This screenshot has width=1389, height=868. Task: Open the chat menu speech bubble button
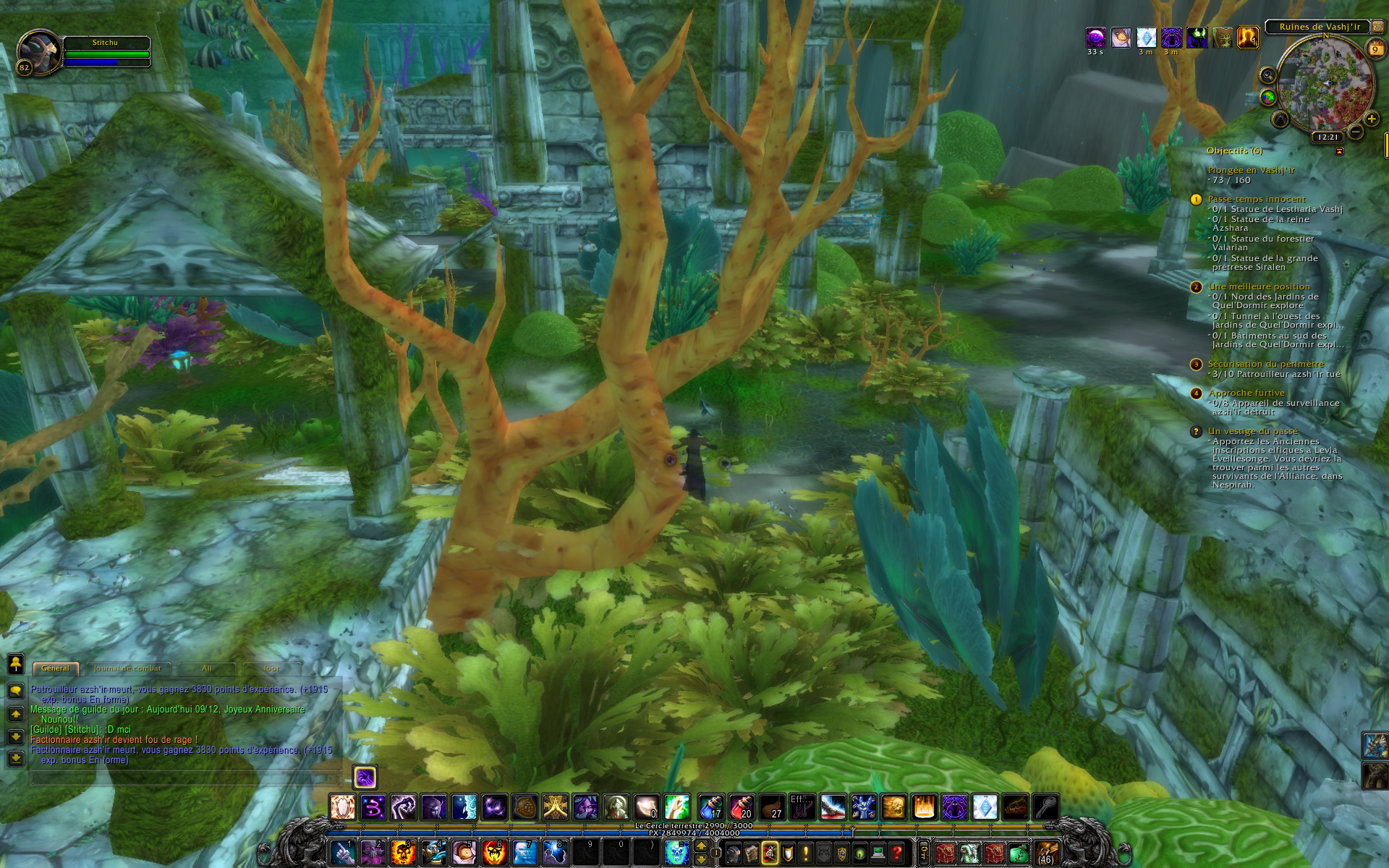coord(15,691)
